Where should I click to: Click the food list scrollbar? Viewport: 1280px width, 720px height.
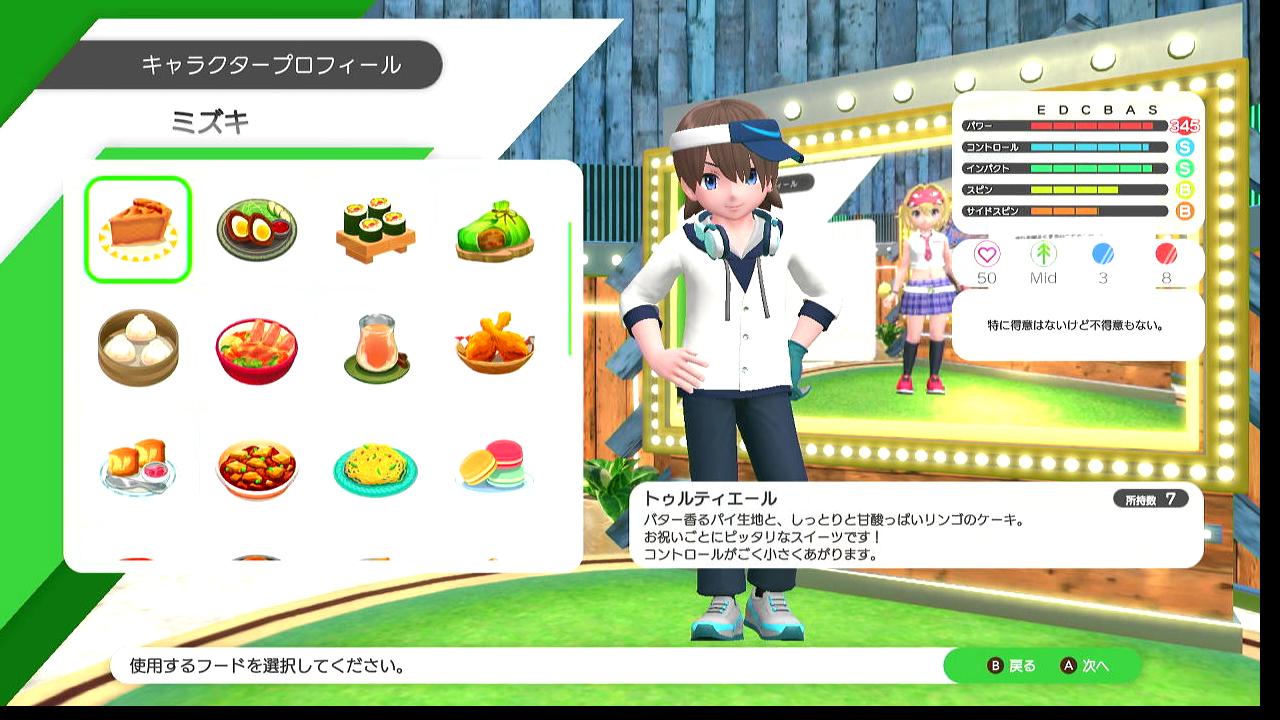[x=570, y=288]
